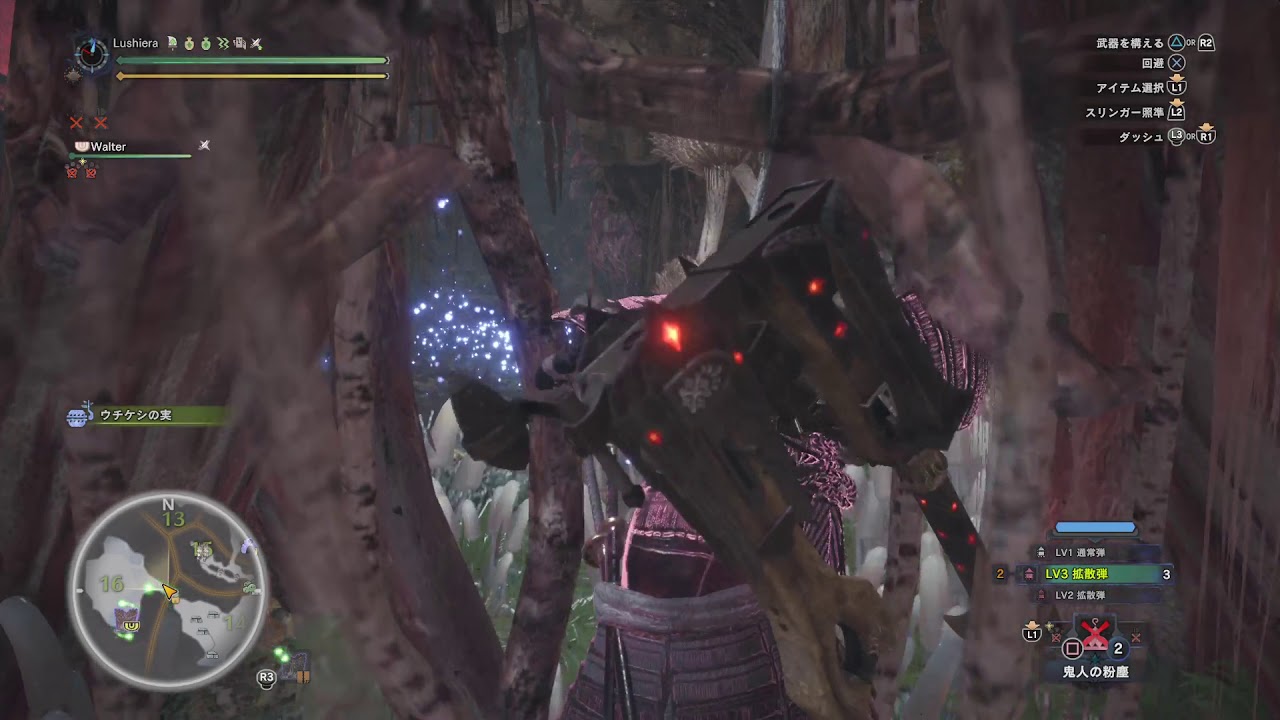Select the first green potion buff icon
Image resolution: width=1280 pixels, height=720 pixels.
(x=189, y=44)
